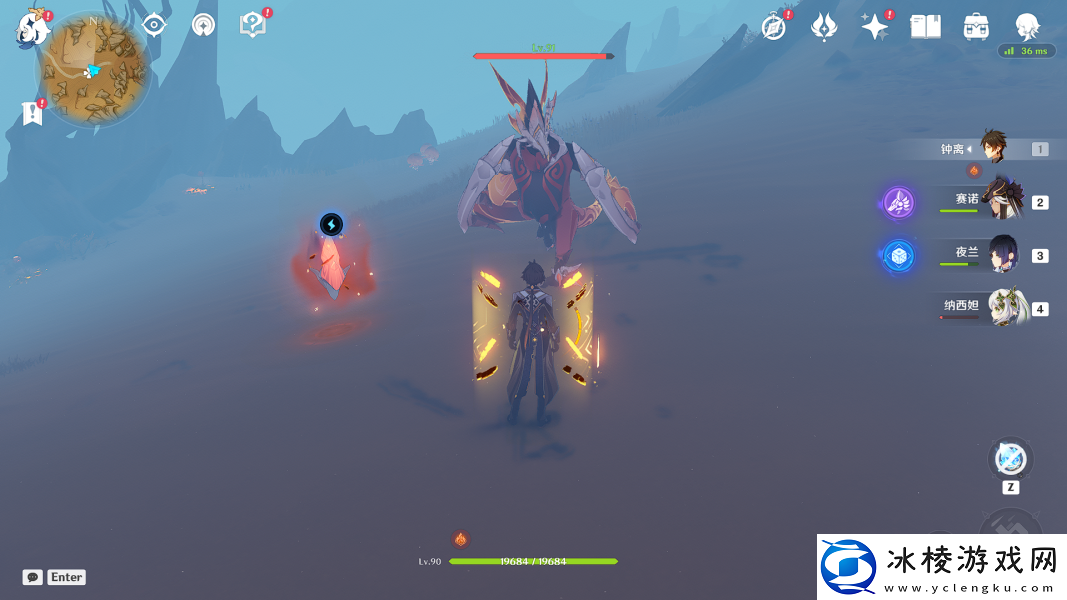The width and height of the screenshot is (1067, 600).
Task: Open the adventurer handbook book icon
Action: point(925,27)
